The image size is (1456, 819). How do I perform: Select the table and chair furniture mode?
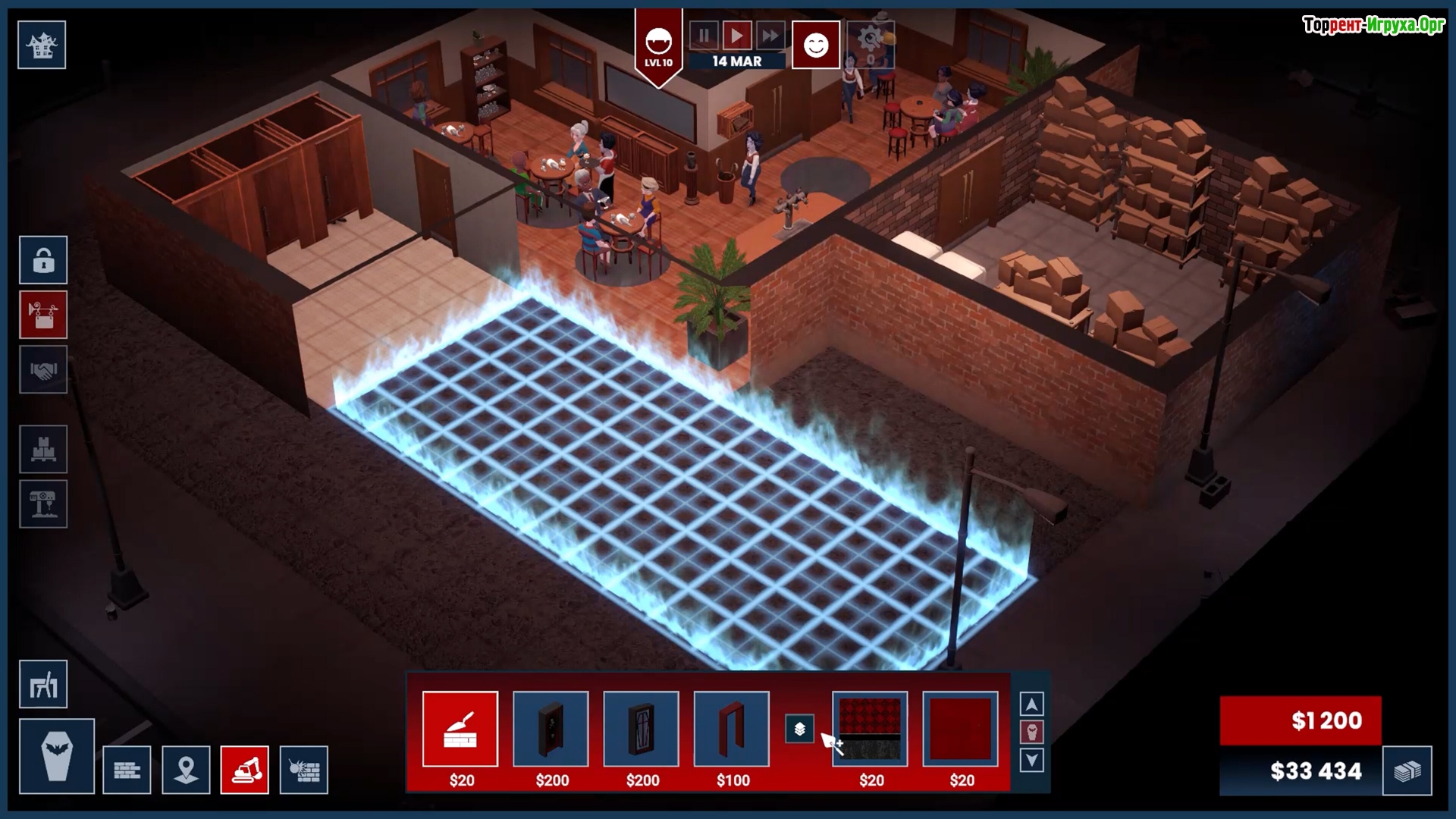43,685
